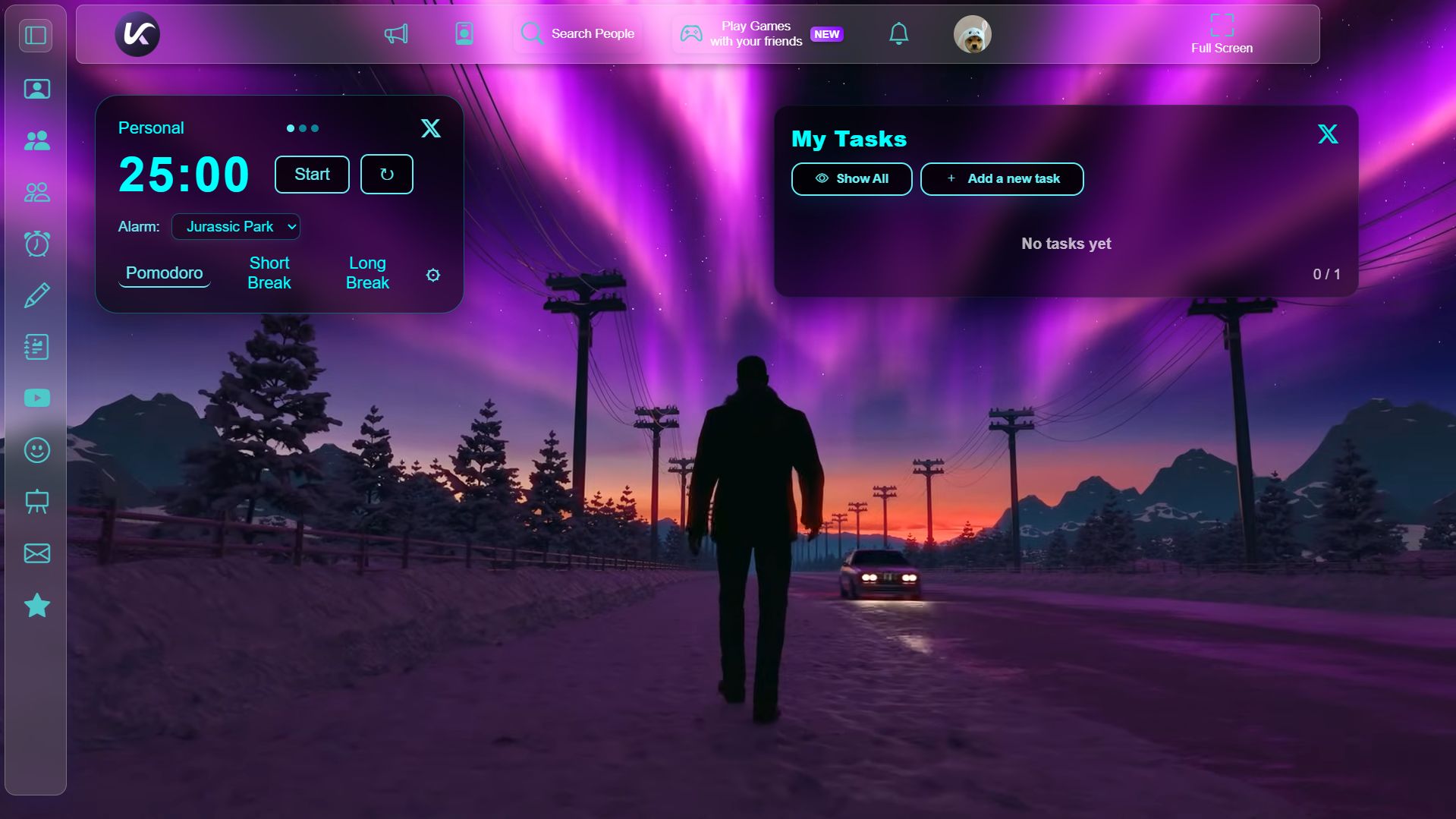Open announcements via the megaphone icon
Image resolution: width=1456 pixels, height=819 pixels.
point(395,33)
